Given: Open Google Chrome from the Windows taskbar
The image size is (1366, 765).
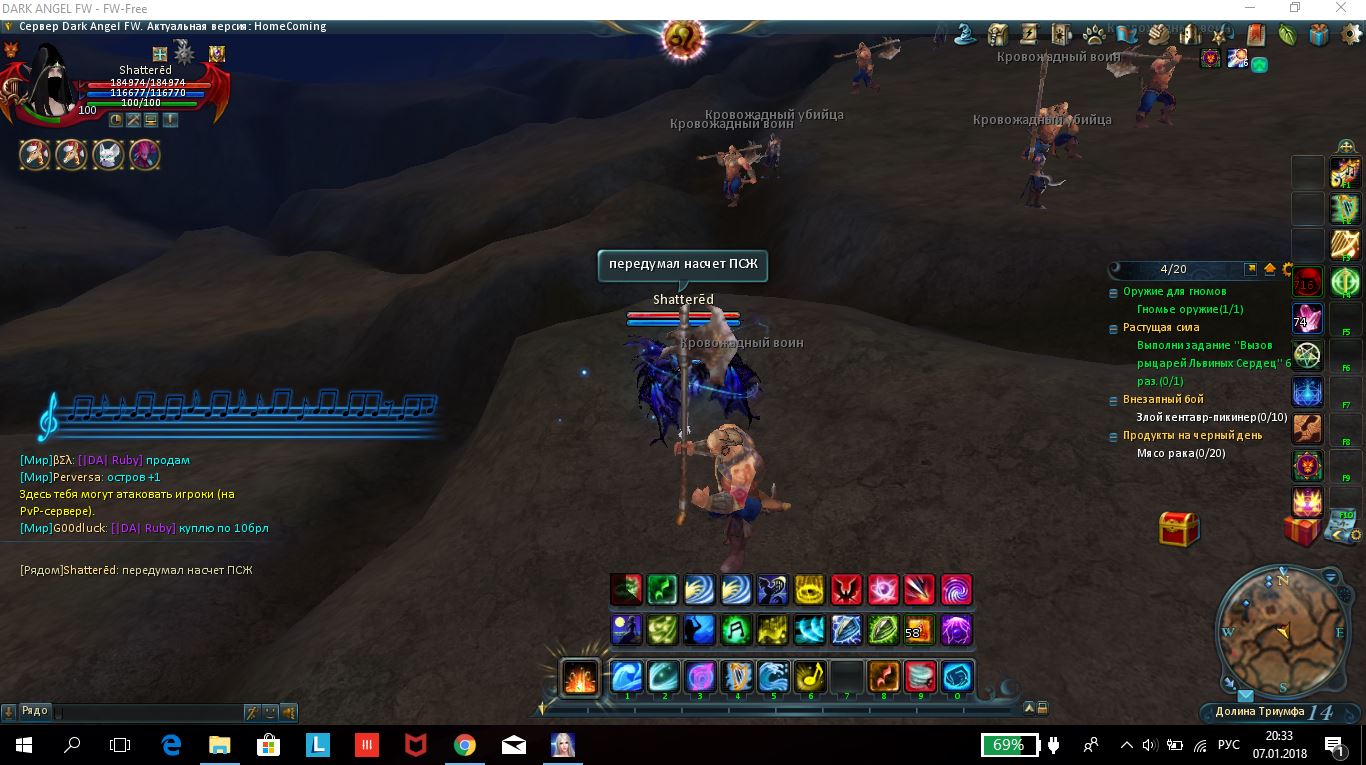Looking at the screenshot, I should (464, 745).
